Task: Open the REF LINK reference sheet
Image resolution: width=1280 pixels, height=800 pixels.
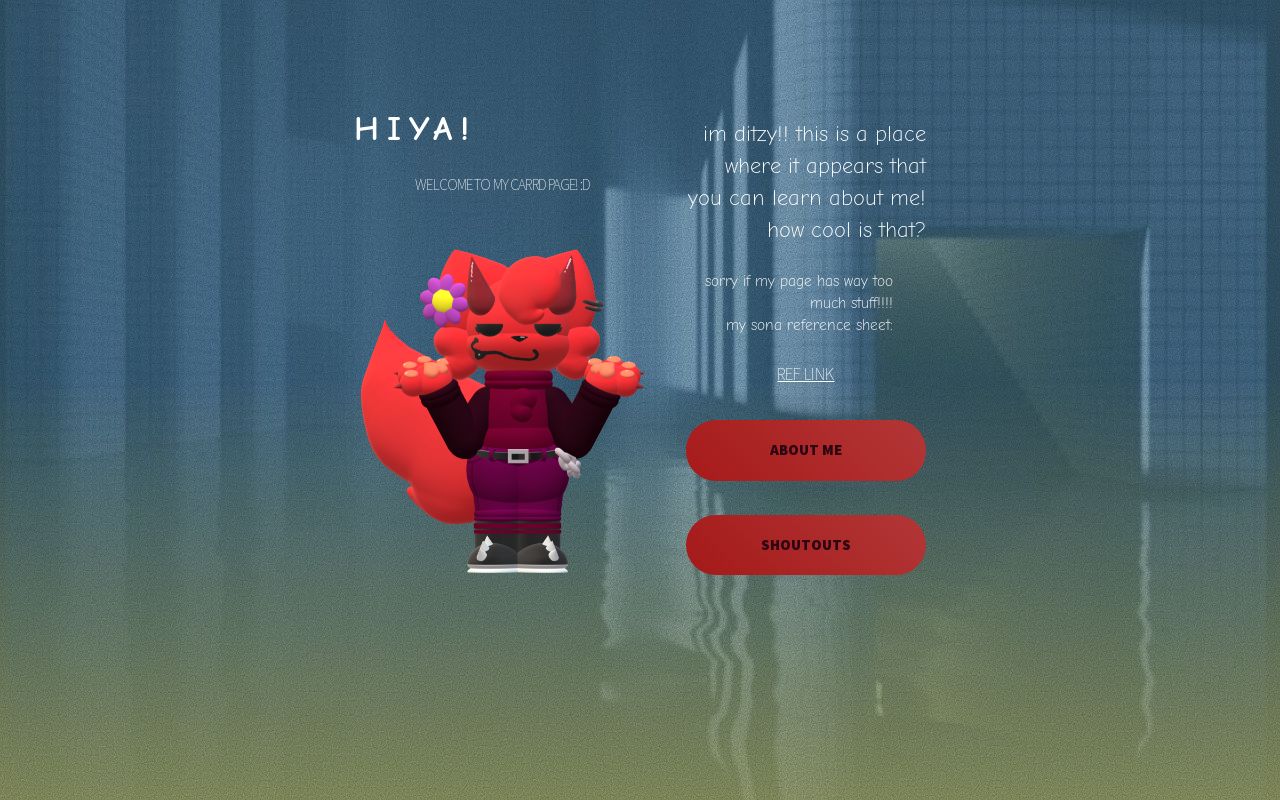Action: click(805, 374)
